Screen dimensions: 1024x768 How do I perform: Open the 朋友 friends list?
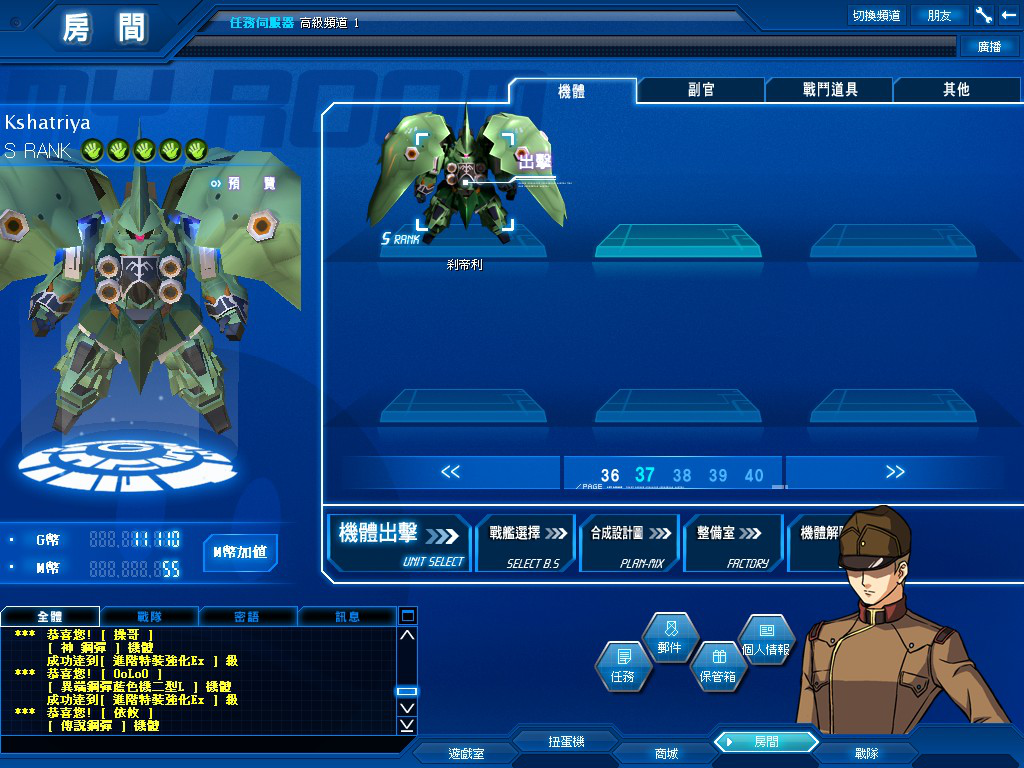pyautogui.click(x=939, y=15)
